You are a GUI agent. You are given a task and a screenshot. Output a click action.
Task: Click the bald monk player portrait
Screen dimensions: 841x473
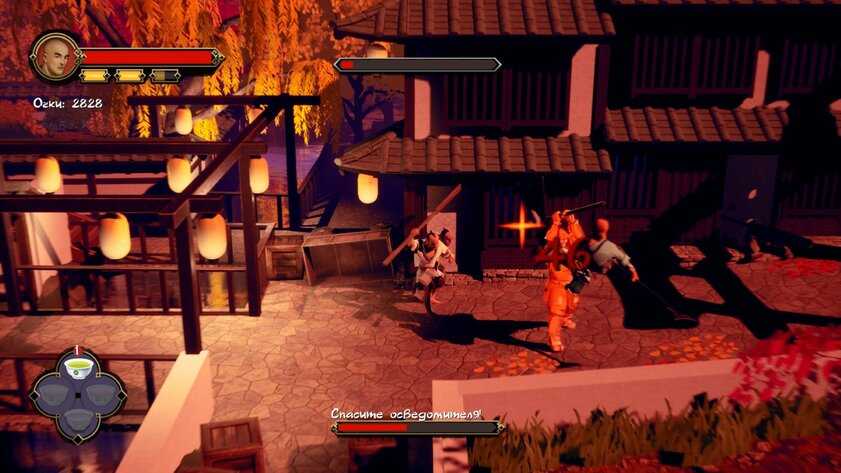click(56, 58)
